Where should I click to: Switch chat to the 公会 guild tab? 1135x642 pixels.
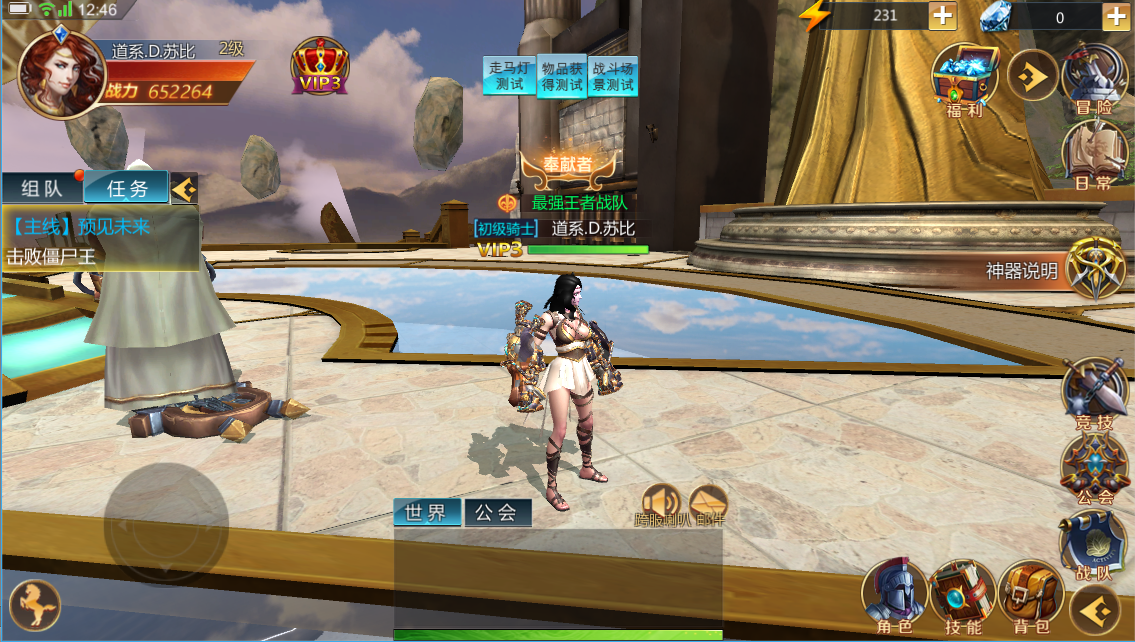(496, 513)
